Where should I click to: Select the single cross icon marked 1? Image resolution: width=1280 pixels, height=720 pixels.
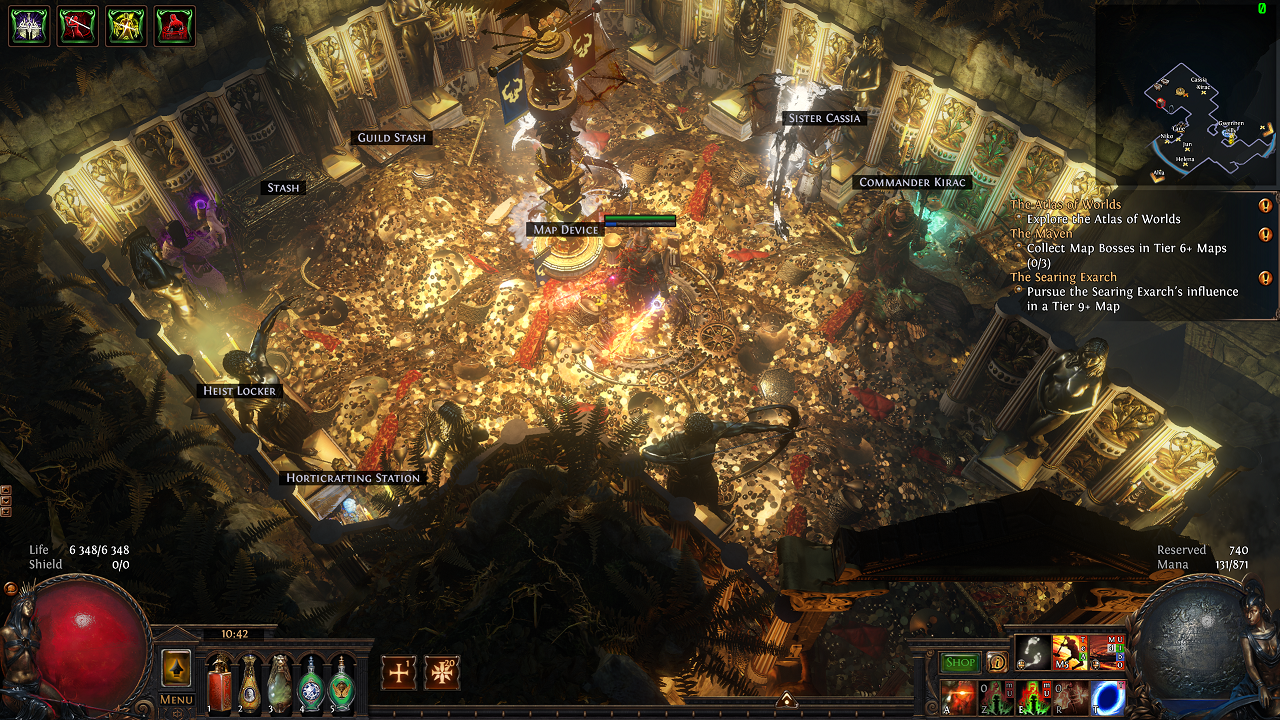[x=398, y=673]
